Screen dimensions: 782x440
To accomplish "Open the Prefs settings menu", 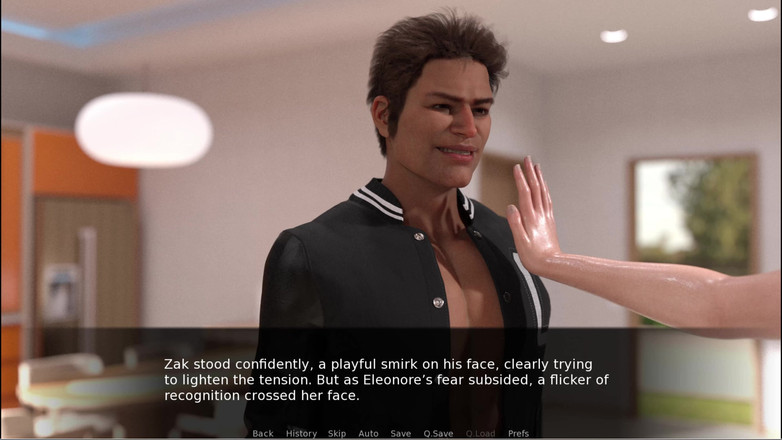I will [518, 433].
